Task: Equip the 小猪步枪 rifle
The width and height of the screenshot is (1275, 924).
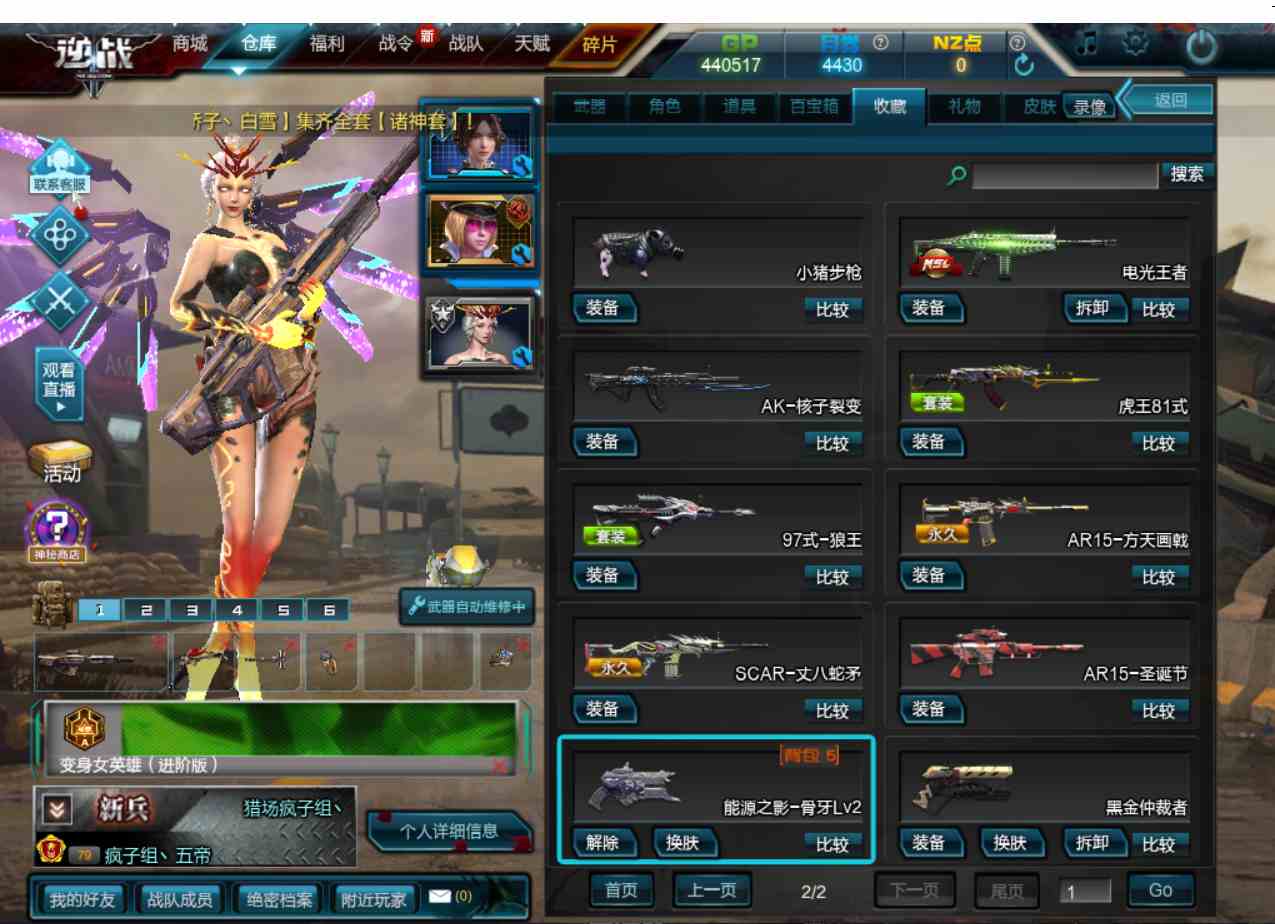Action: (x=602, y=308)
